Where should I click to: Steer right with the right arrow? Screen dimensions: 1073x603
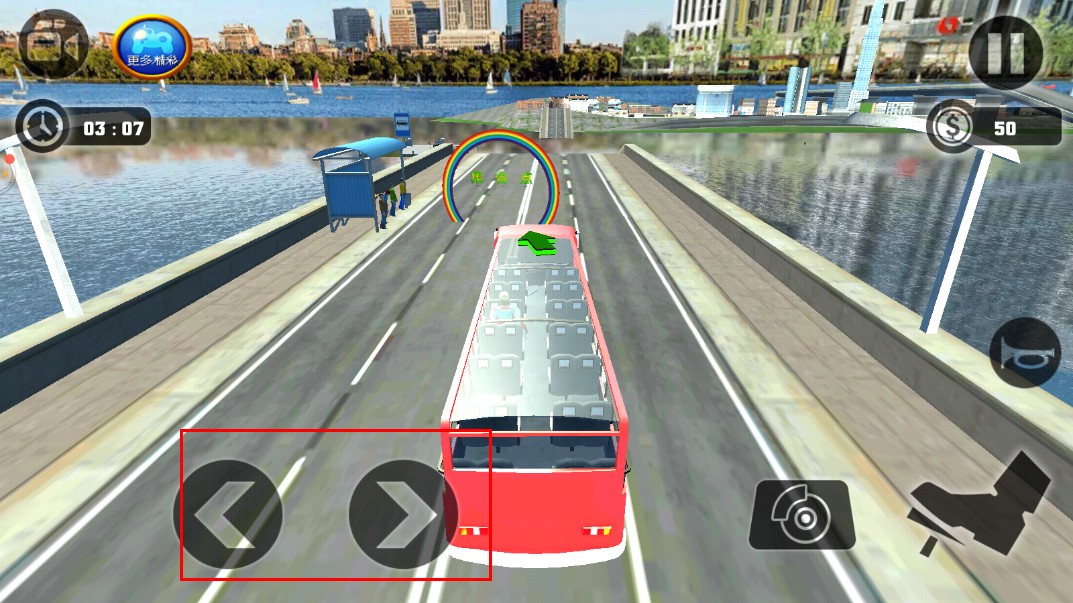click(402, 514)
